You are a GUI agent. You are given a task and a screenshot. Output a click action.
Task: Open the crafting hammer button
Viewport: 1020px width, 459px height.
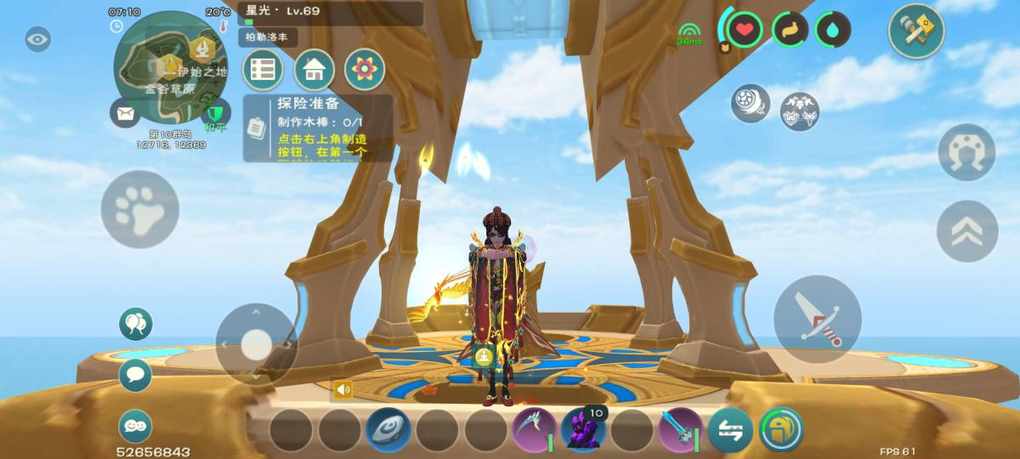point(916,31)
